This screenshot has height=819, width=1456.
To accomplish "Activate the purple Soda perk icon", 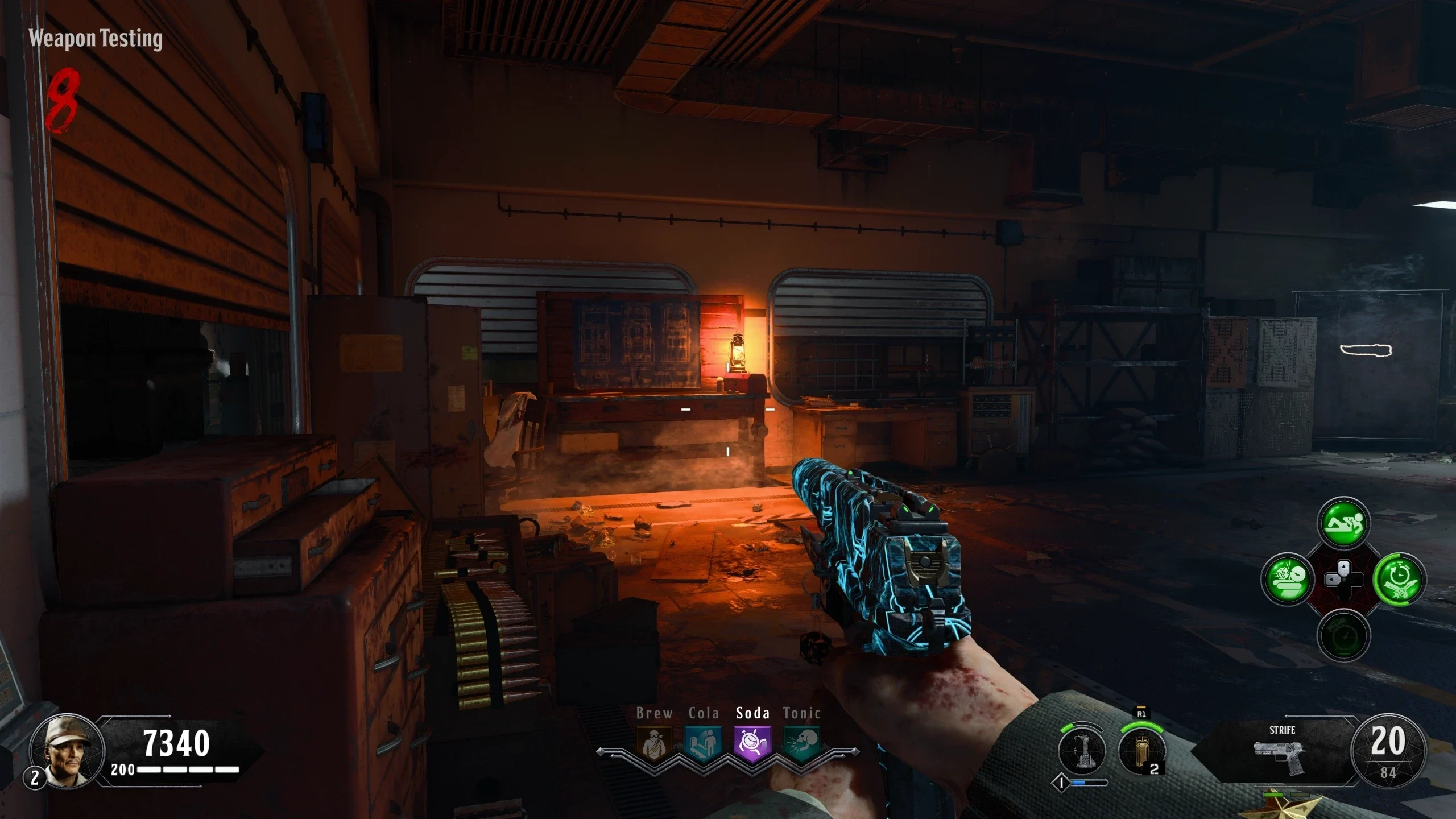I will pos(752,742).
